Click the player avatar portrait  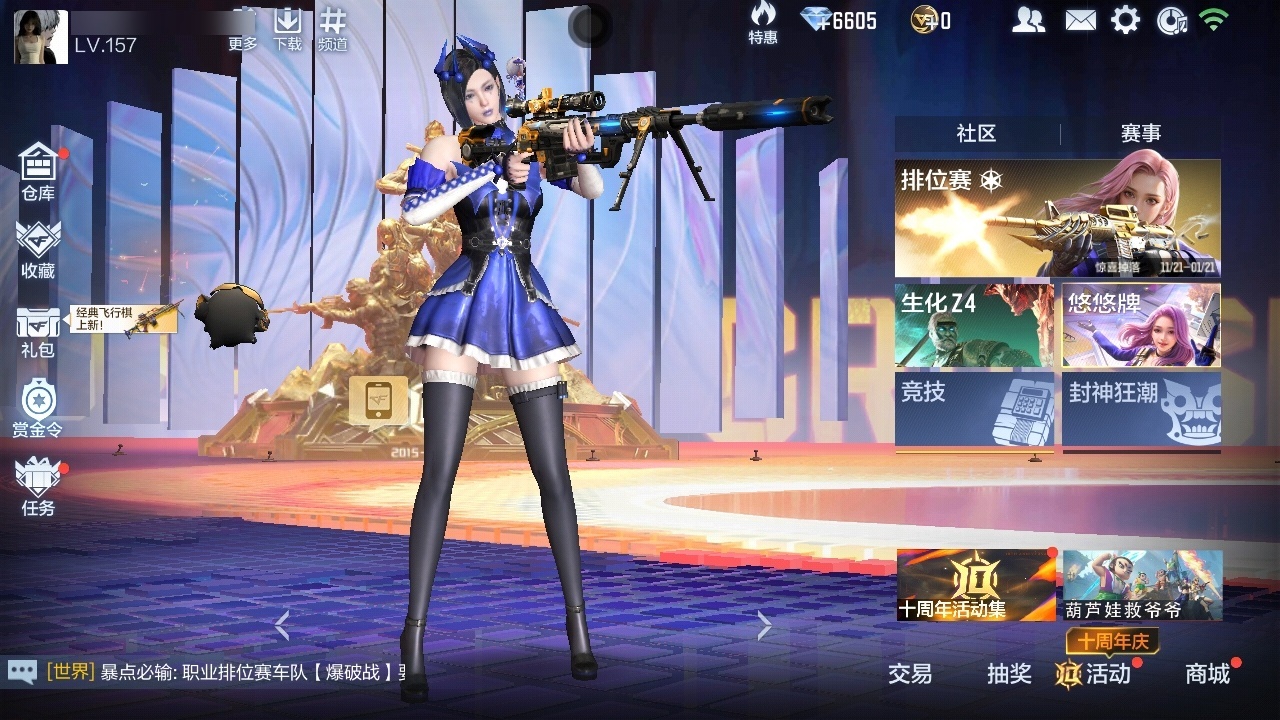(x=41, y=37)
